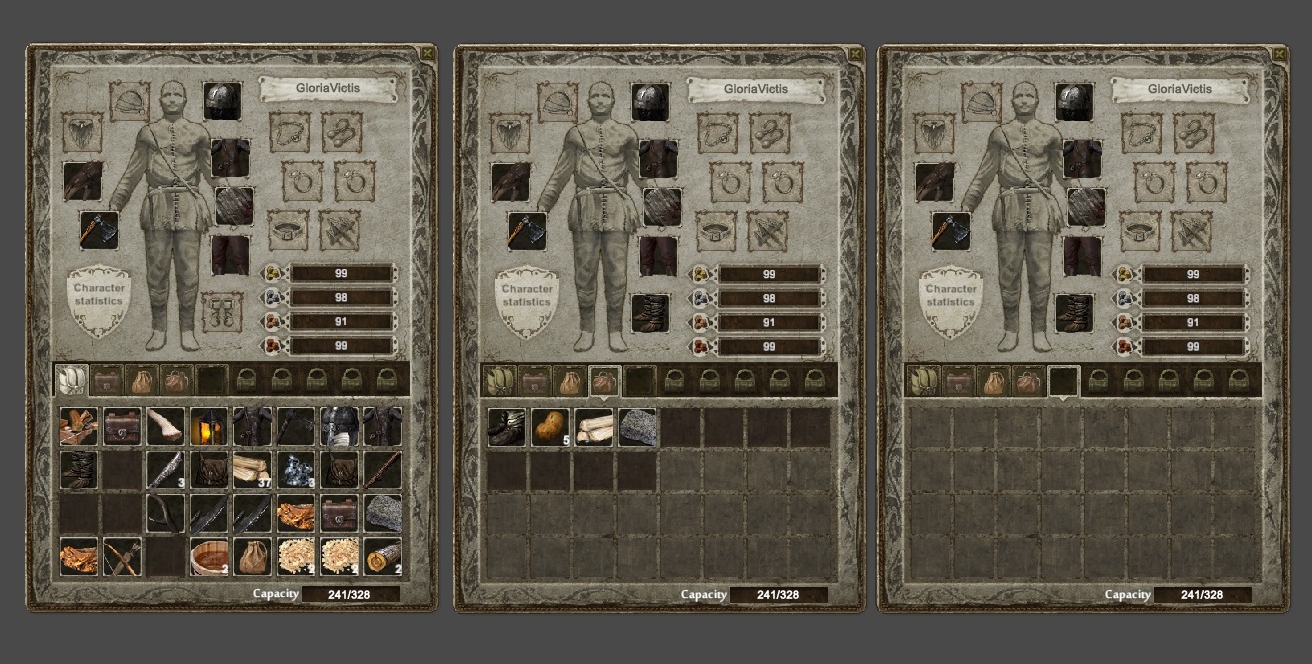The height and width of the screenshot is (664, 1312).
Task: Select the firewood stack of 37
Action: 252,469
